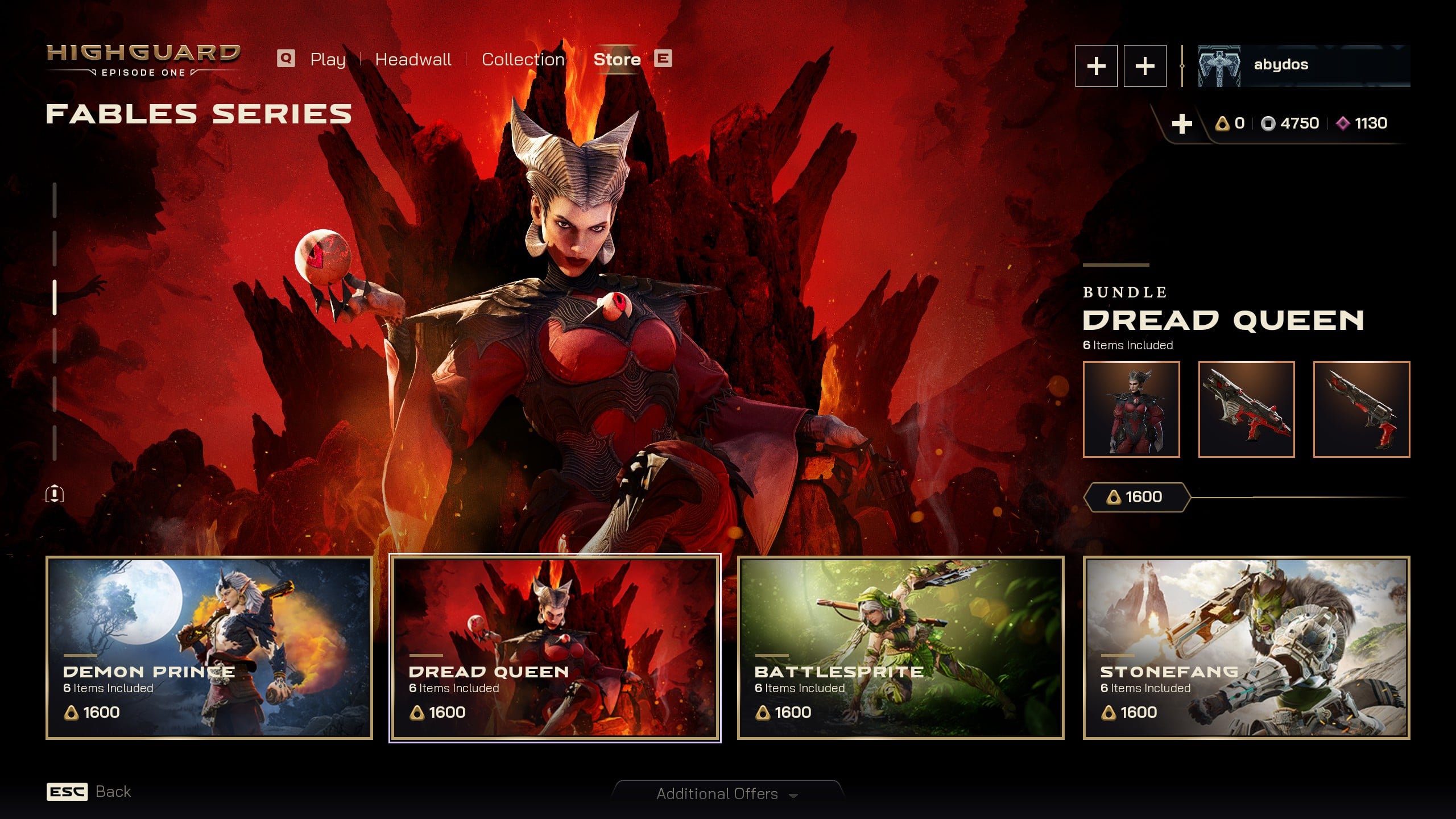Switch to the Play tab
The width and height of the screenshot is (1456, 819).
[328, 59]
